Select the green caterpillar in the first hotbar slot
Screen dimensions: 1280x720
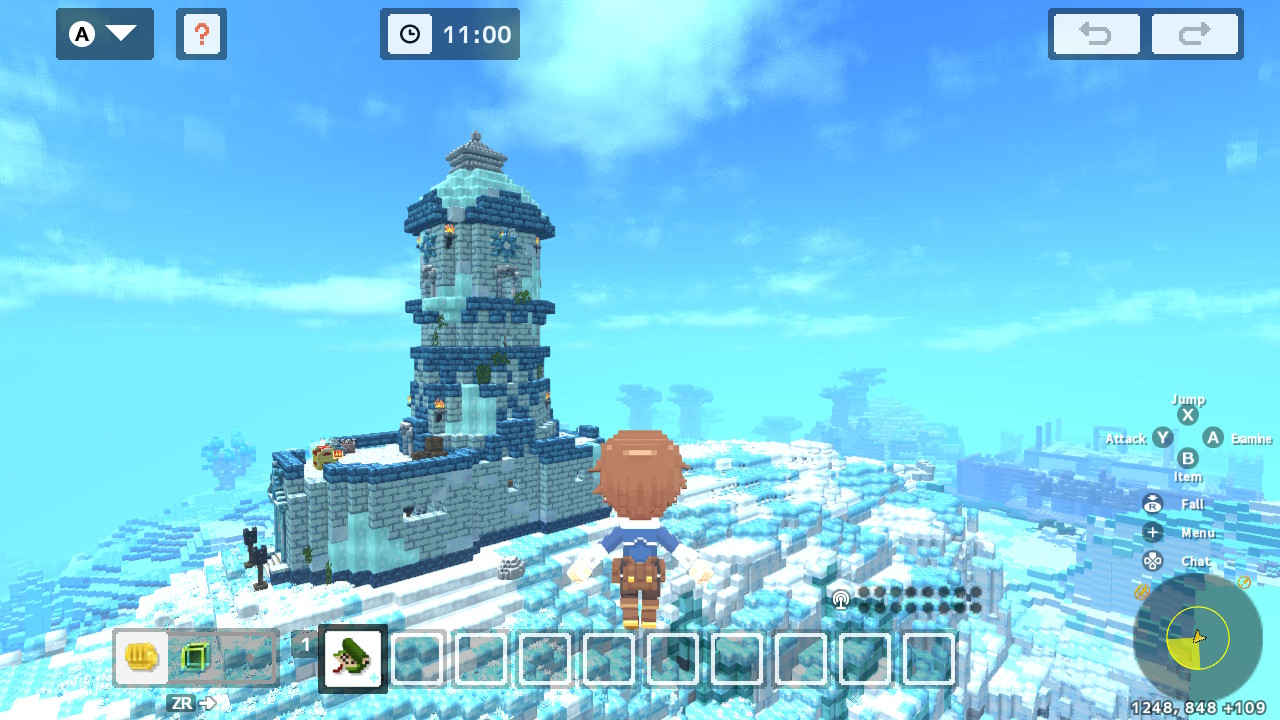pyautogui.click(x=350, y=658)
